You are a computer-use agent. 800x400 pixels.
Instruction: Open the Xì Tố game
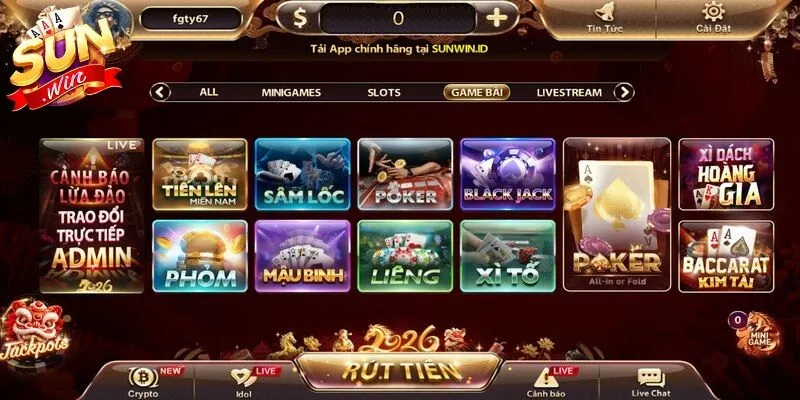[507, 256]
